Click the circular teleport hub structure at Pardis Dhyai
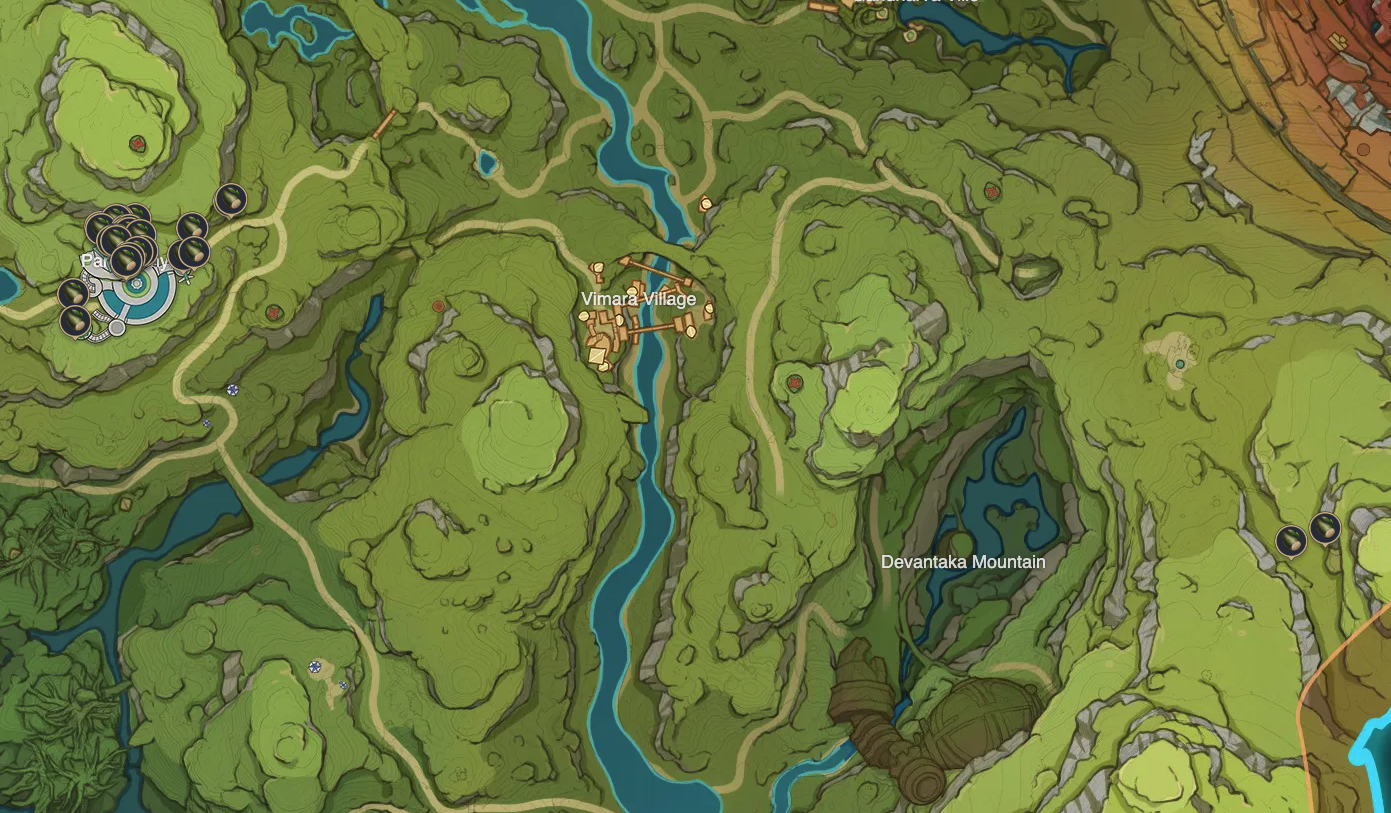This screenshot has width=1391, height=813. [x=135, y=285]
